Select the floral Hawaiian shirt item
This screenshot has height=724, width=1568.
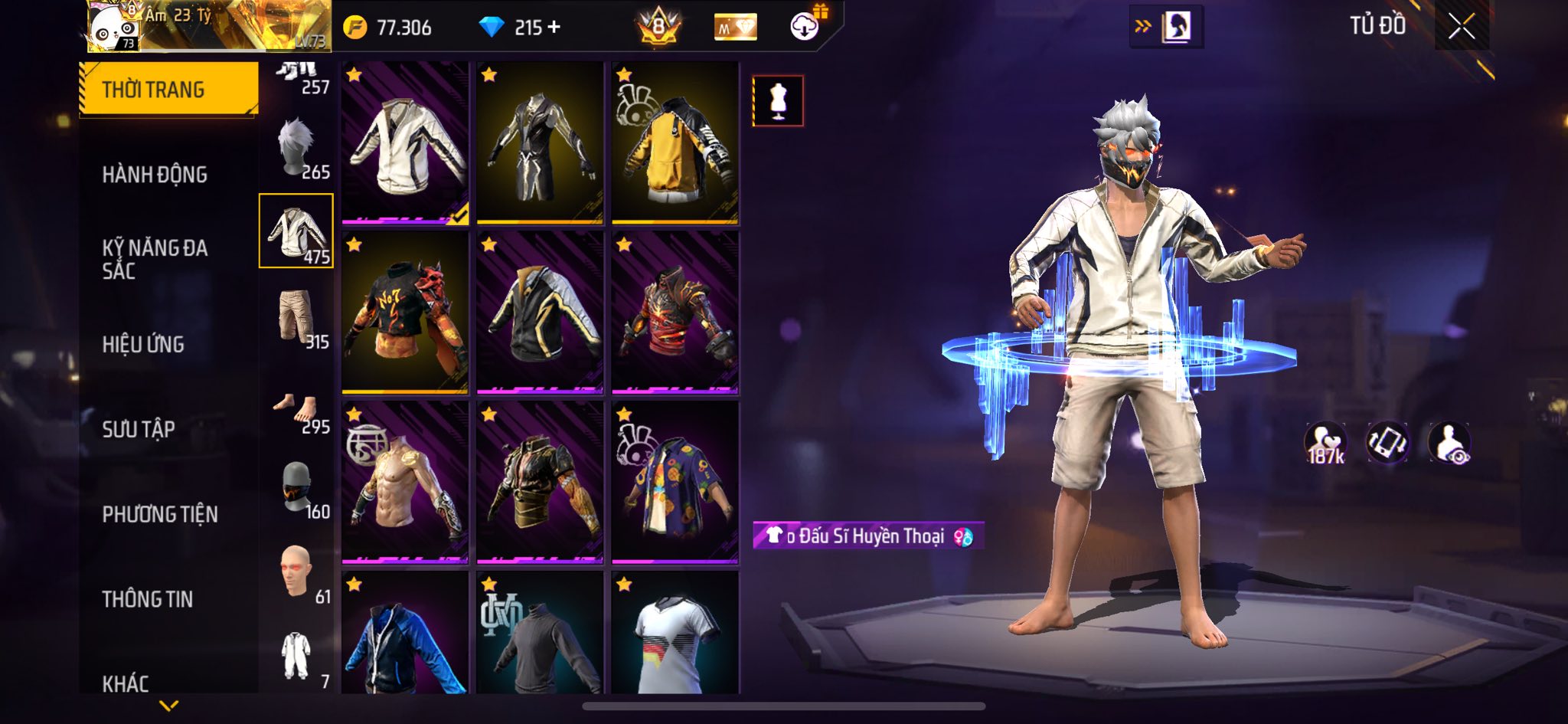coord(675,483)
